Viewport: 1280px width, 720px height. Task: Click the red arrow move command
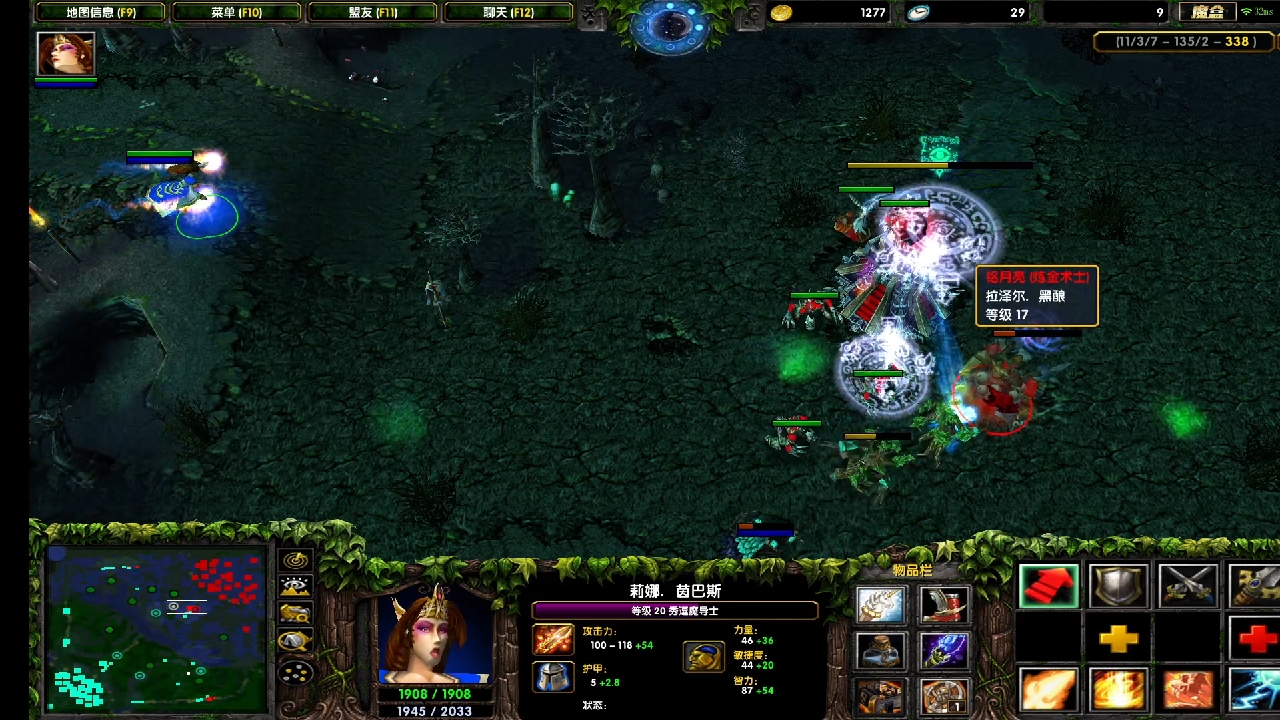click(x=1049, y=586)
